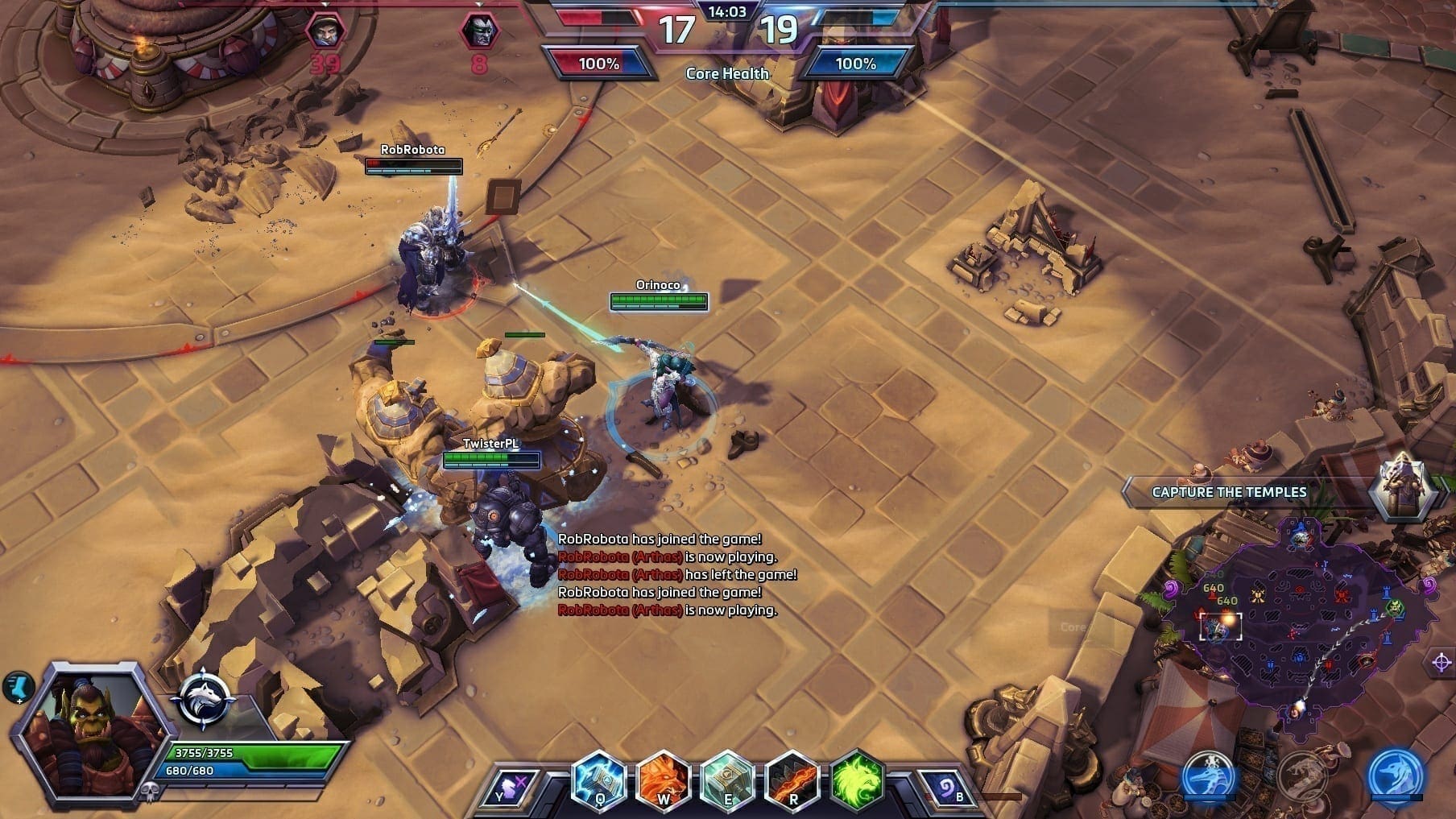Activate the Feral Spirit wolf ability
1456x819 pixels.
click(664, 779)
